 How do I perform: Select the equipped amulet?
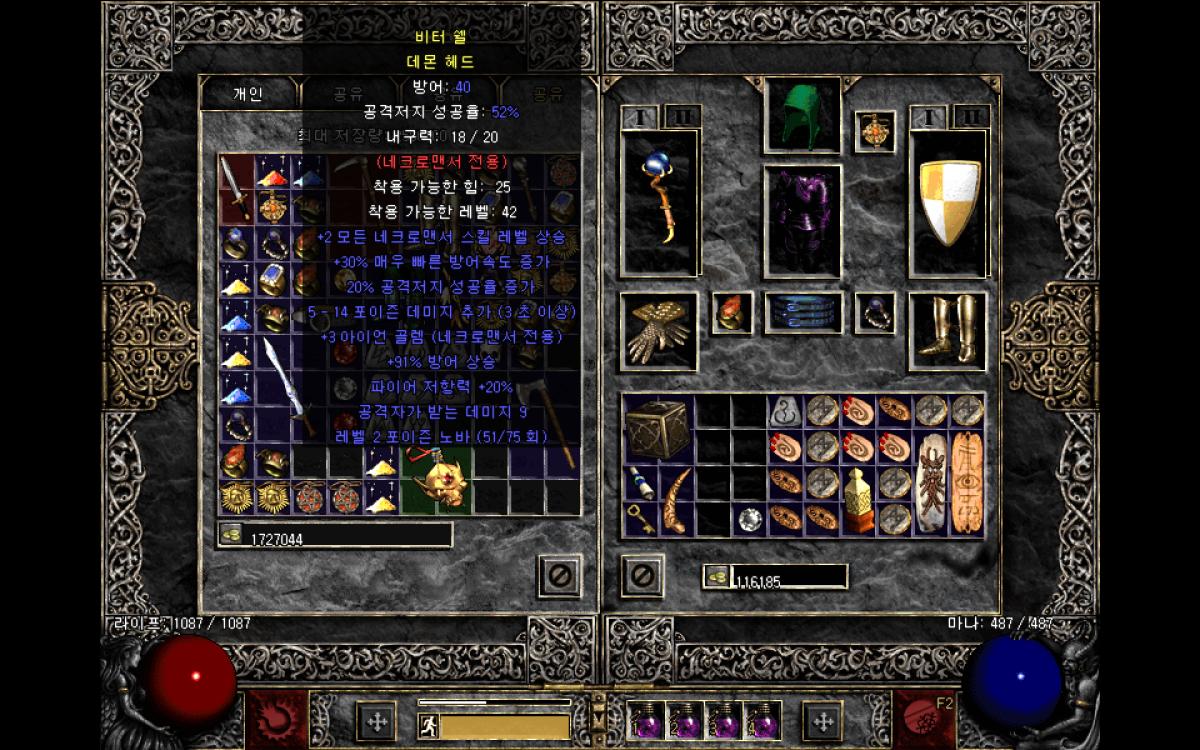875,132
